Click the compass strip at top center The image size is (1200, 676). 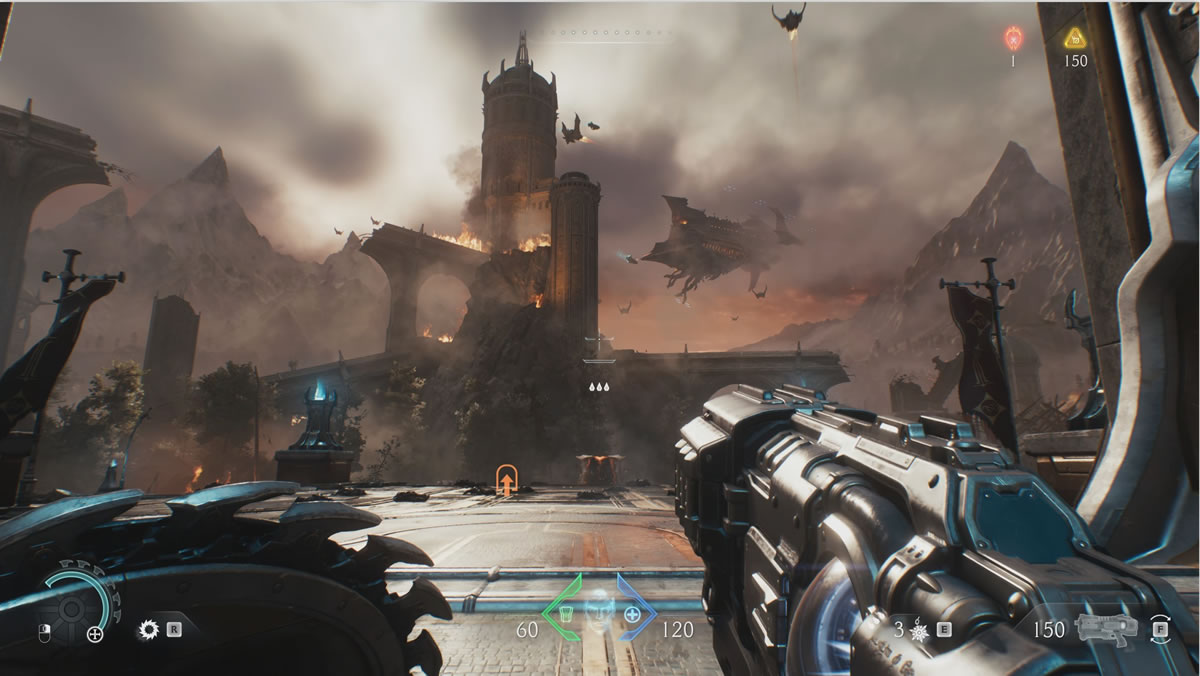(x=600, y=34)
